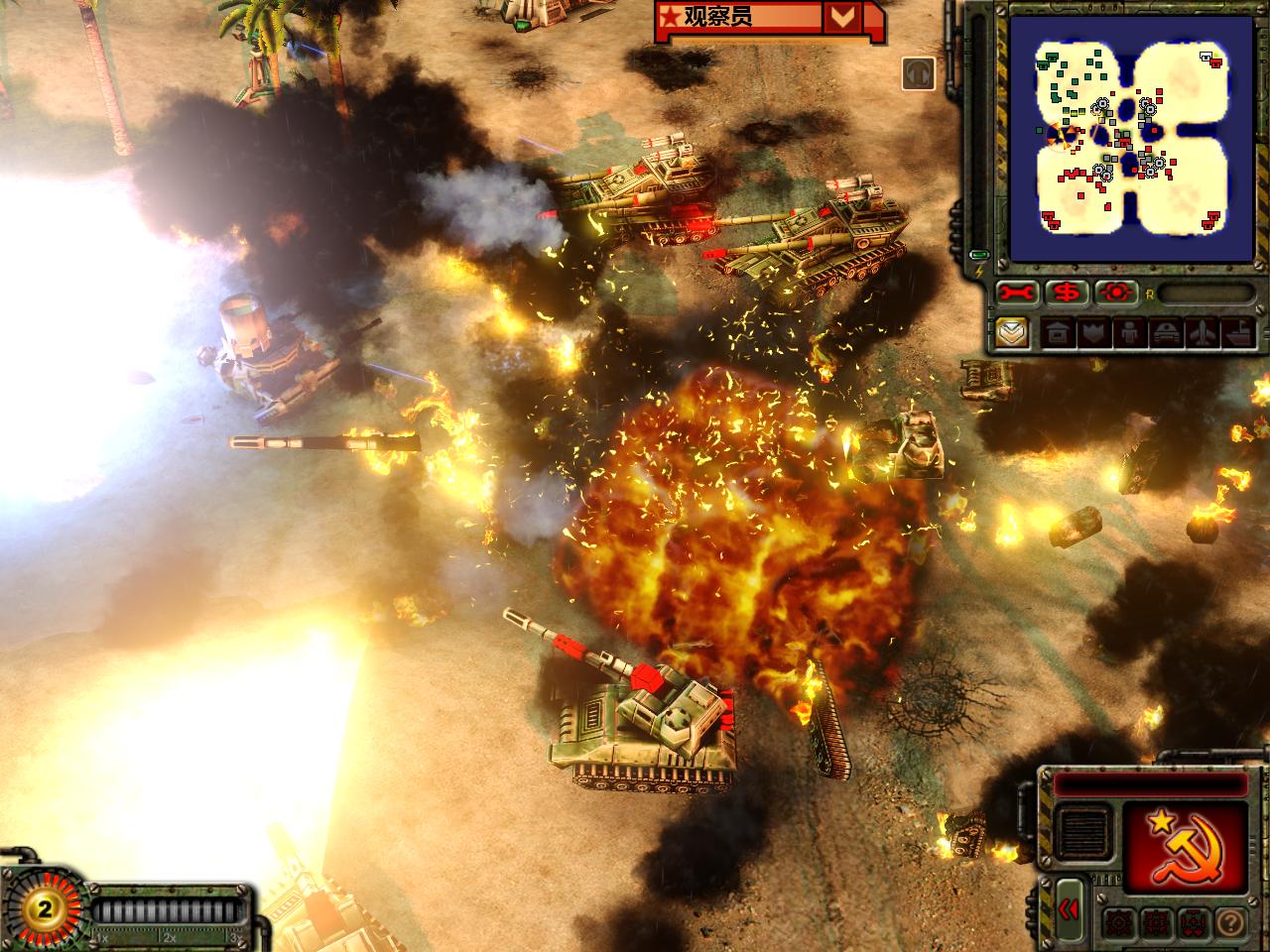Switch to the aircraft production tab

tap(1199, 333)
